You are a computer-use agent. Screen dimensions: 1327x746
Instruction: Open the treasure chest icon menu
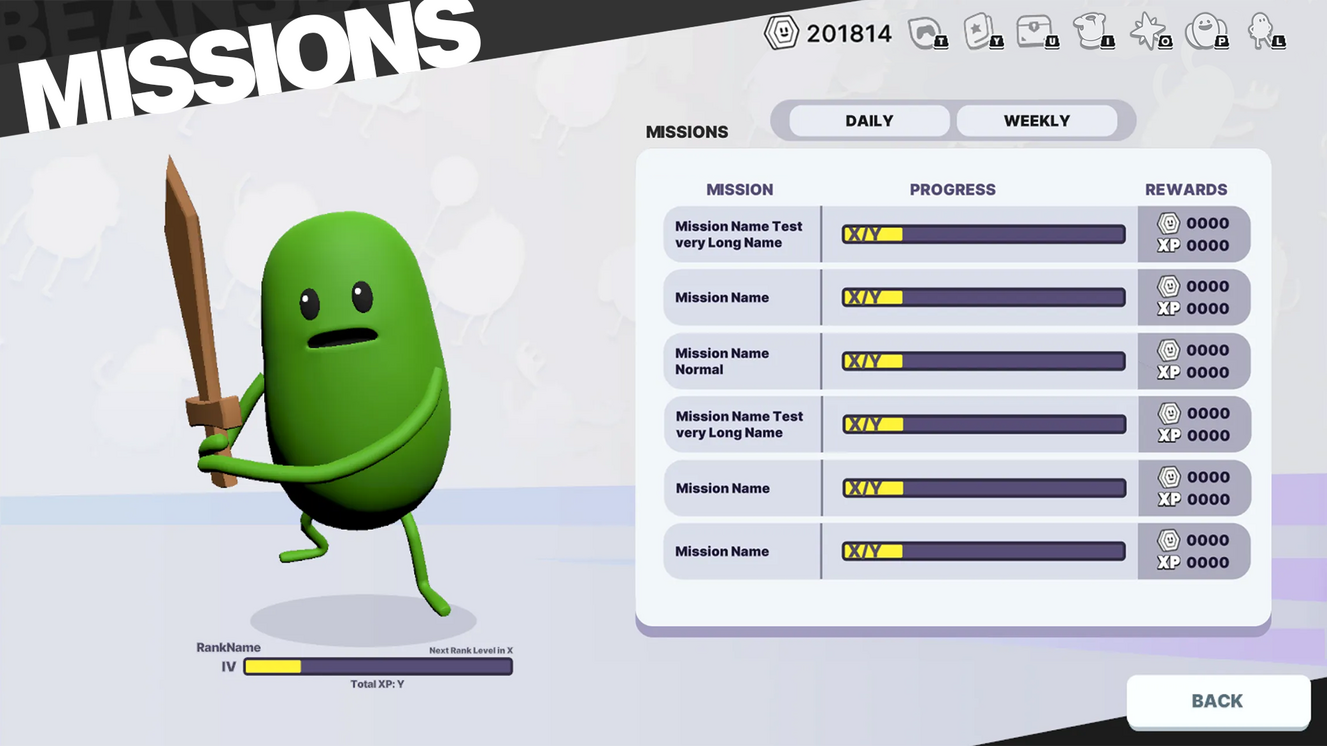pyautogui.click(x=1036, y=33)
